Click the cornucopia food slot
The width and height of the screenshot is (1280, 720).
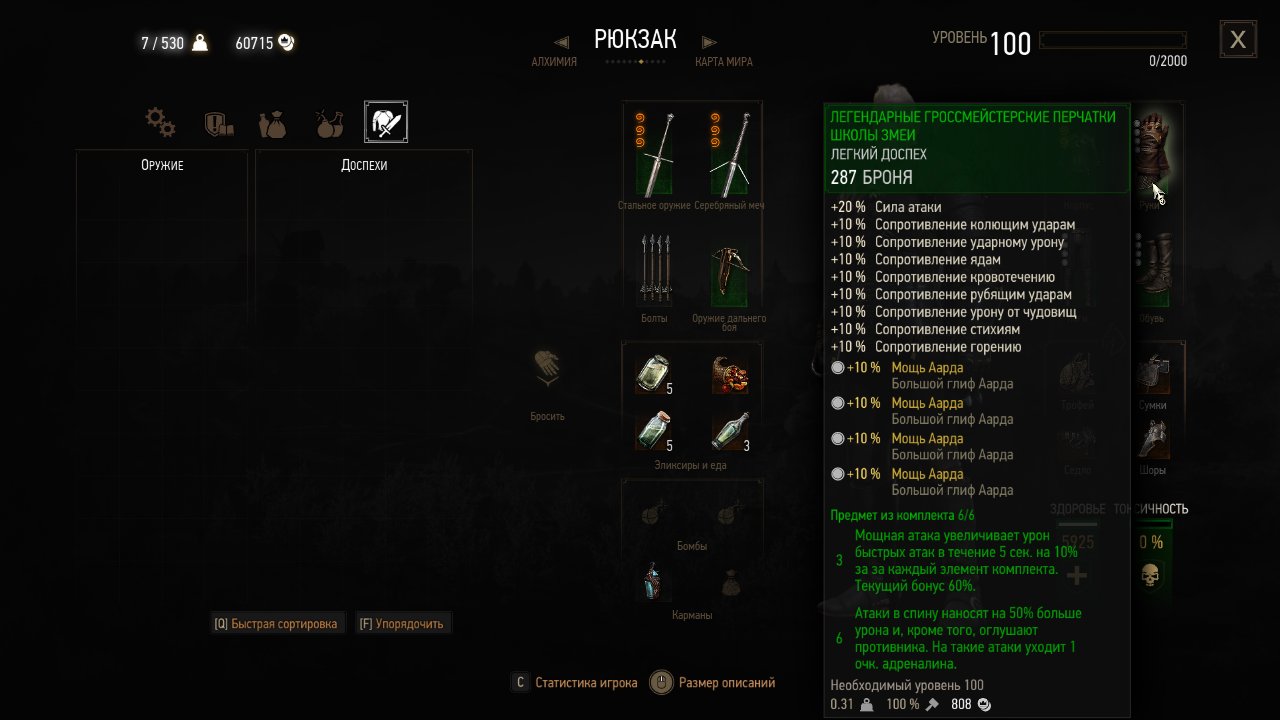pyautogui.click(x=730, y=373)
